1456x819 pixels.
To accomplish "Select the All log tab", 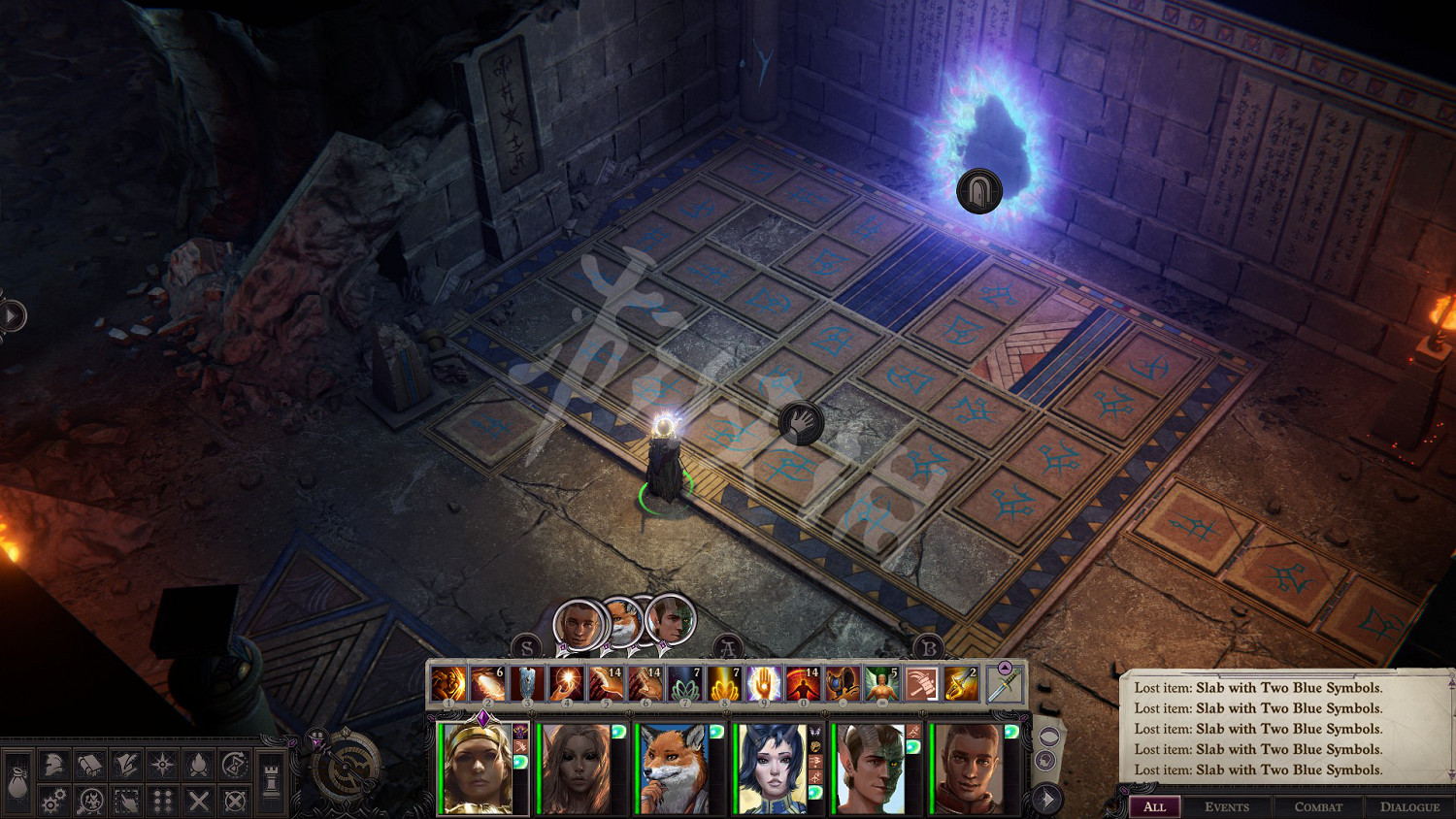I will tap(1154, 806).
